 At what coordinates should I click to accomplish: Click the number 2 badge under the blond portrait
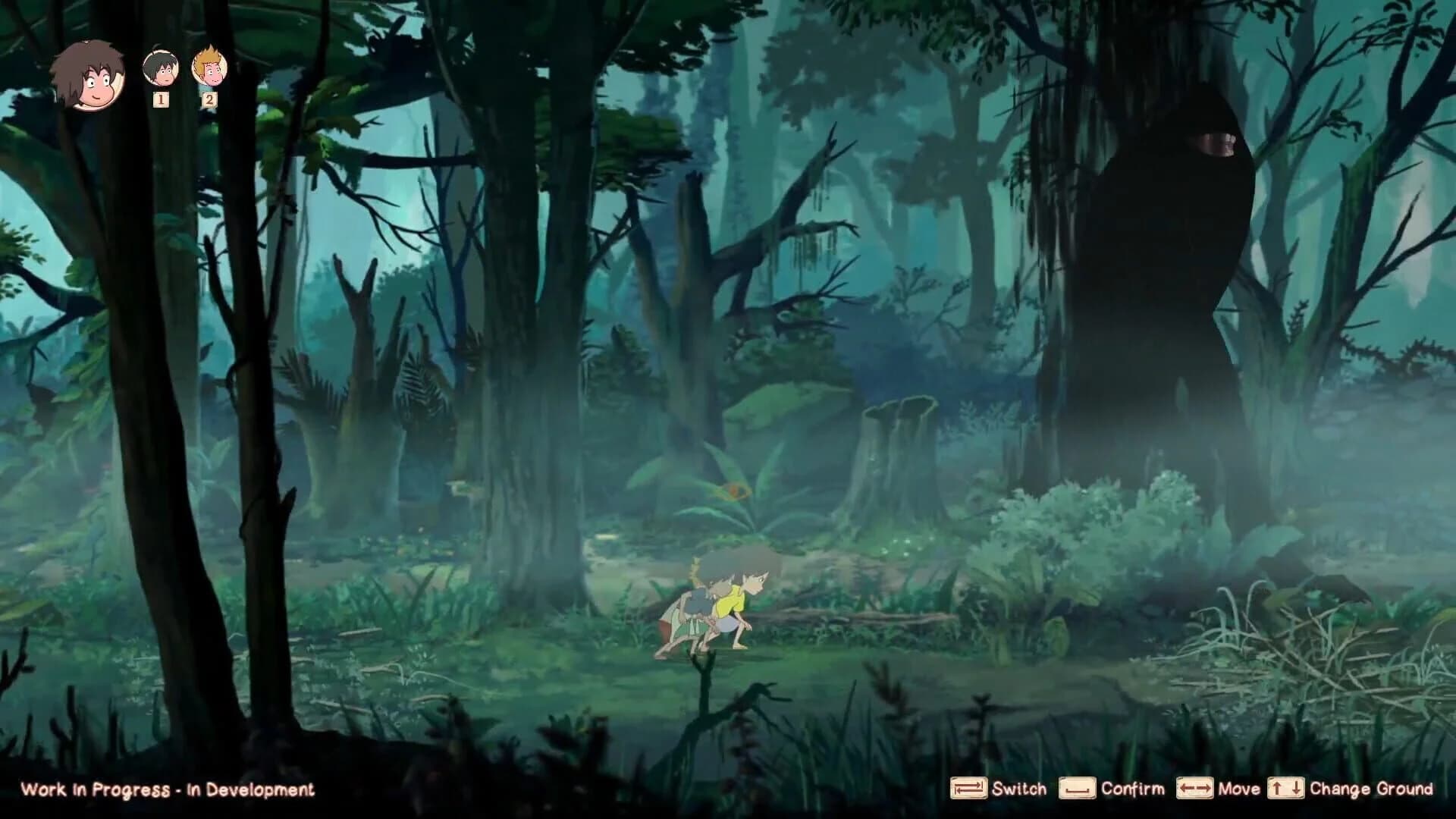click(209, 101)
